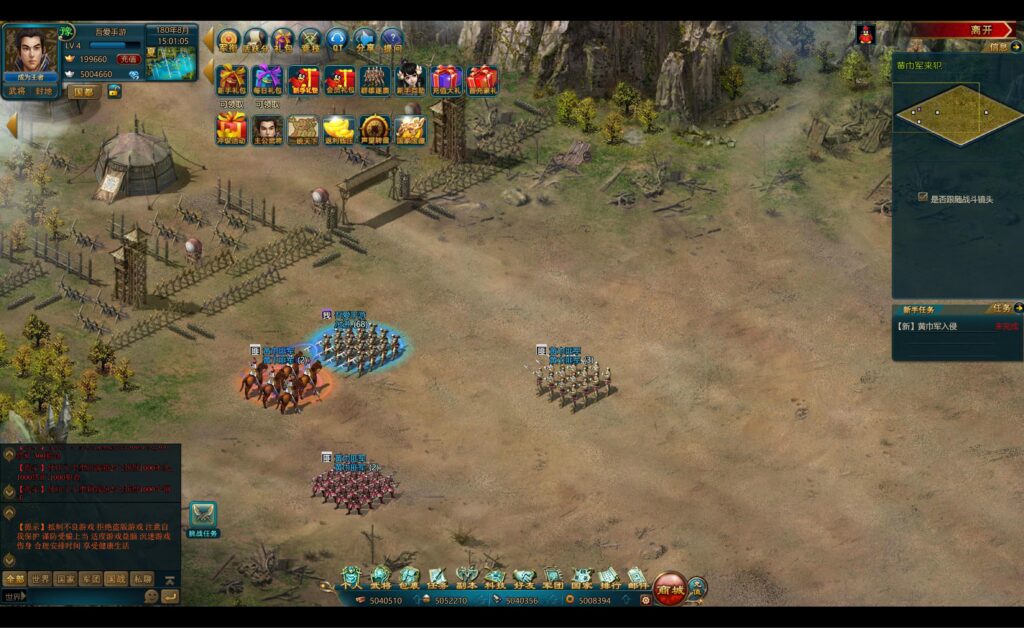Image resolution: width=1024 pixels, height=628 pixels.
Task: Select the 排行 ranking menu
Action: coord(609,577)
